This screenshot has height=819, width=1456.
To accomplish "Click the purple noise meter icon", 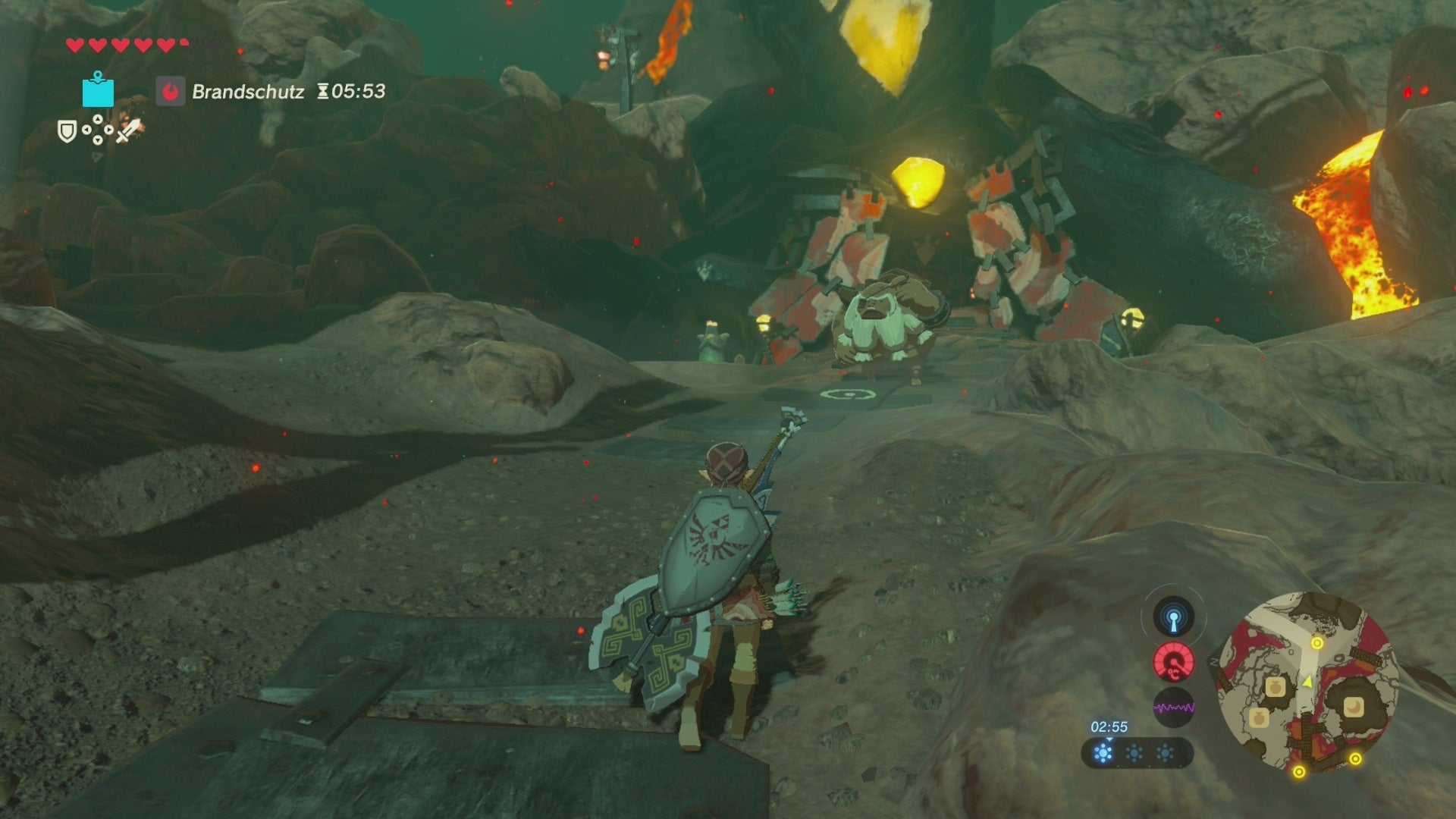I will pyautogui.click(x=1175, y=707).
